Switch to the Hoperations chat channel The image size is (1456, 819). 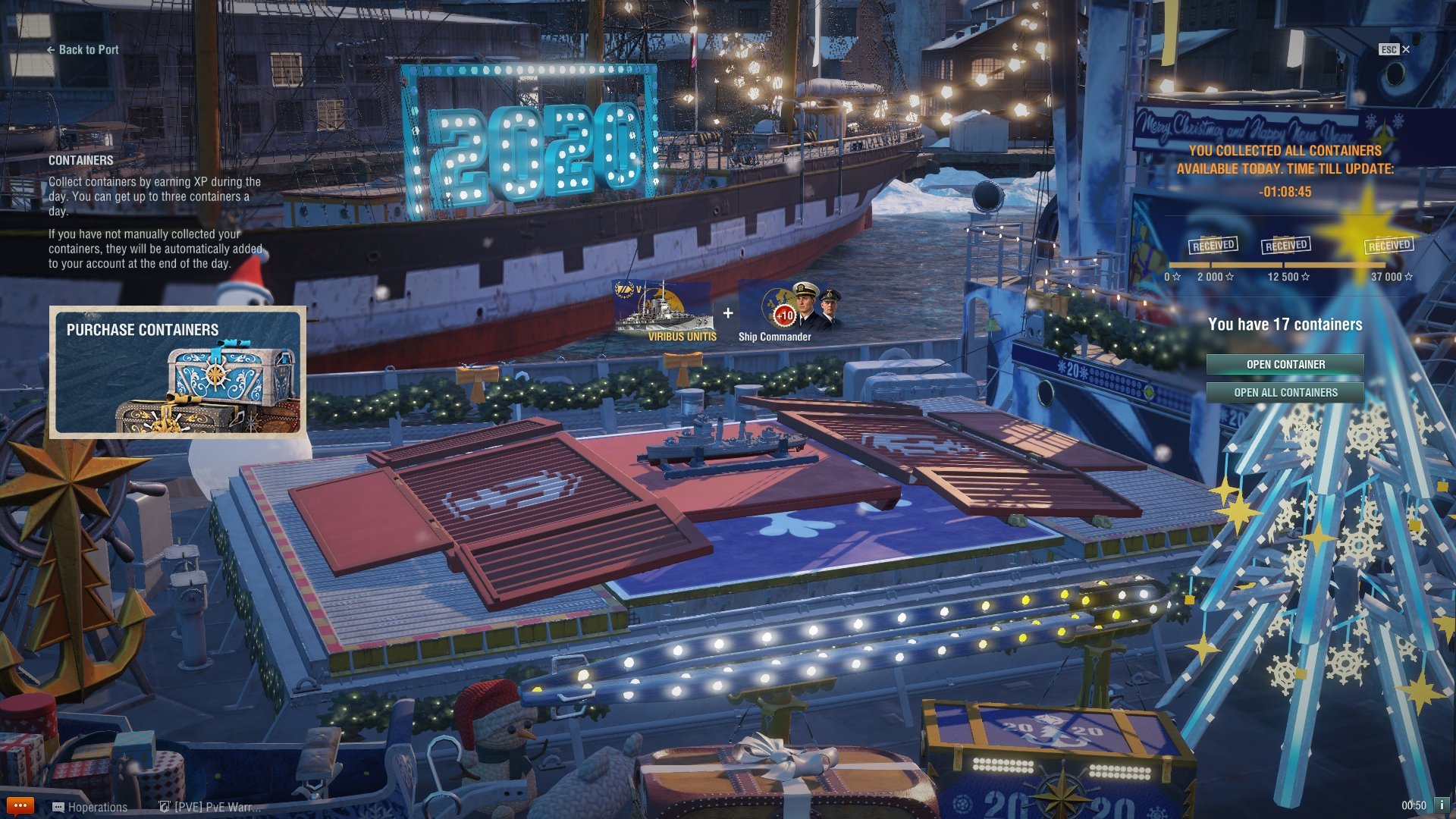90,807
